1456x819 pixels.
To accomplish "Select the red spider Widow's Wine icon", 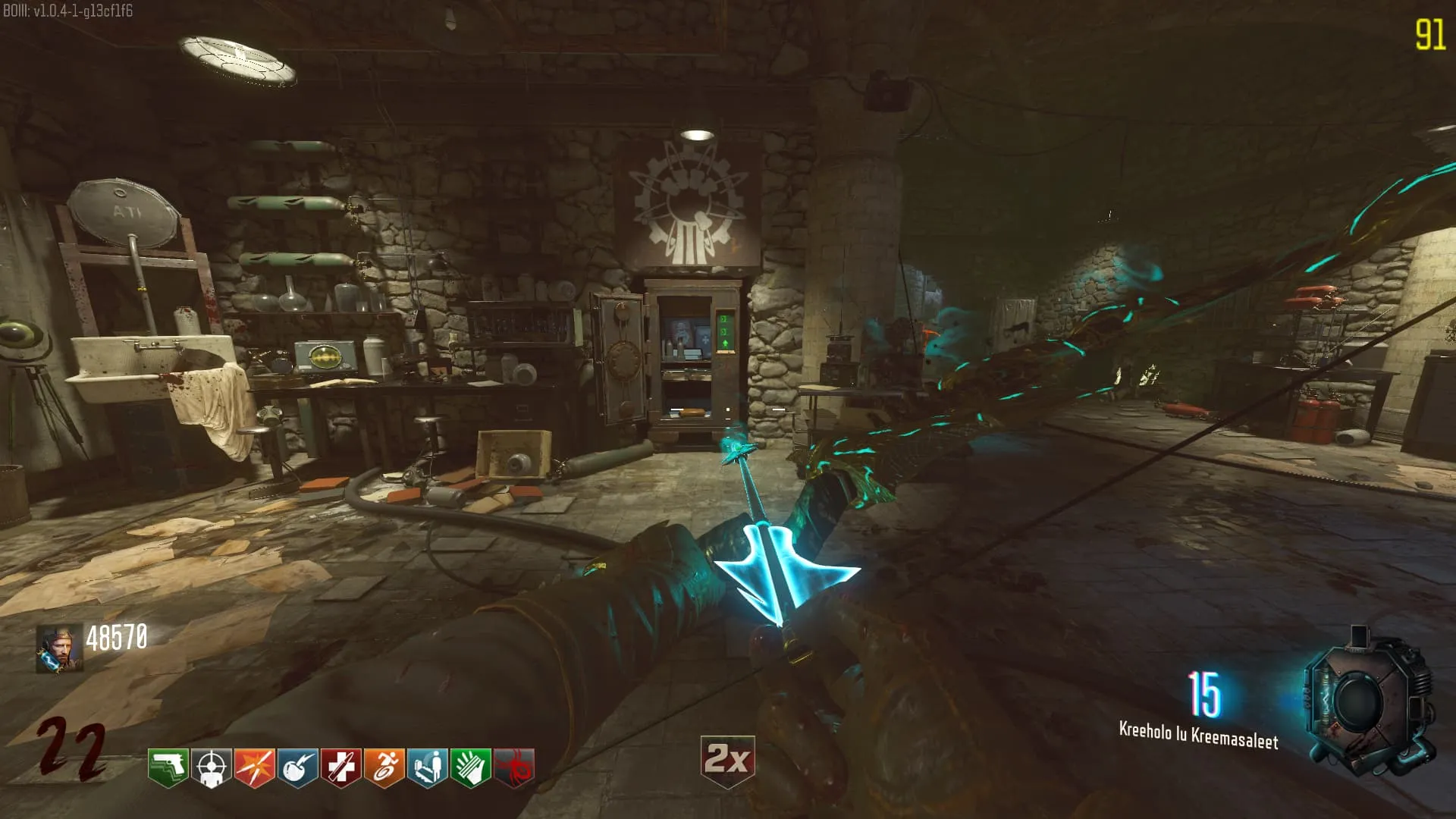I will click(513, 767).
